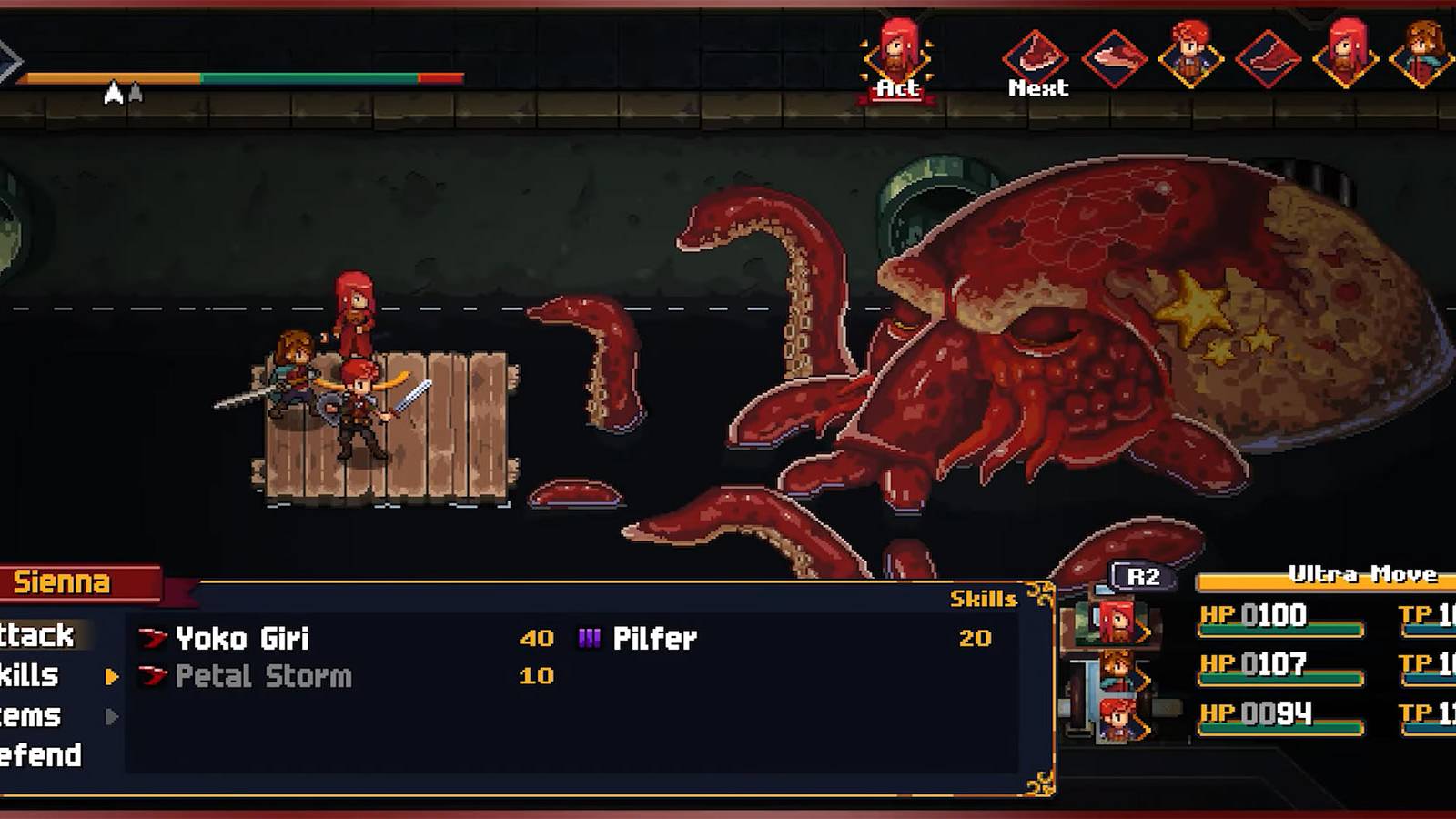This screenshot has width=1456, height=819.
Task: Click the middle party member portrait
Action: pos(1116,669)
